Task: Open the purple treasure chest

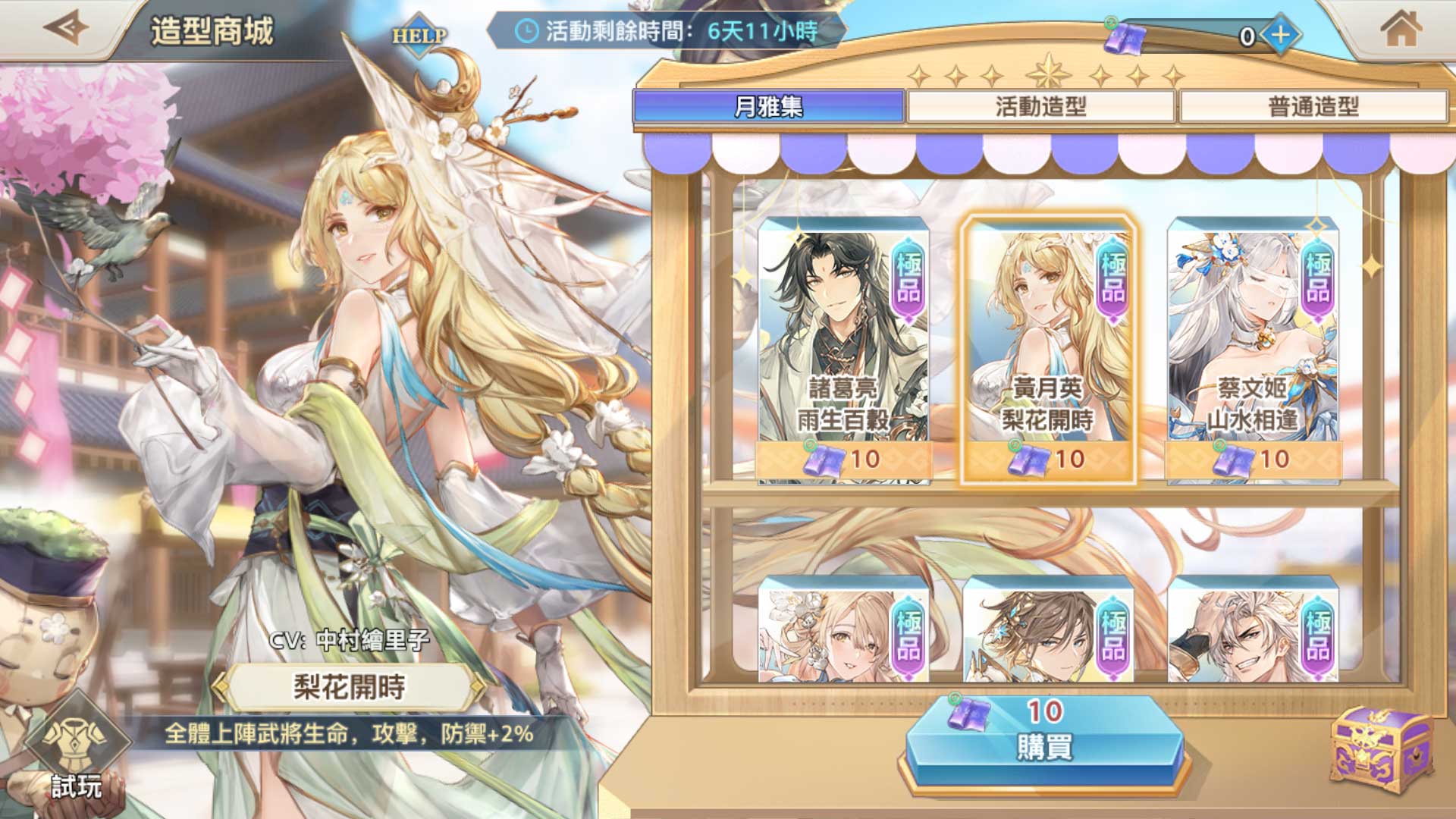Action: [x=1382, y=751]
